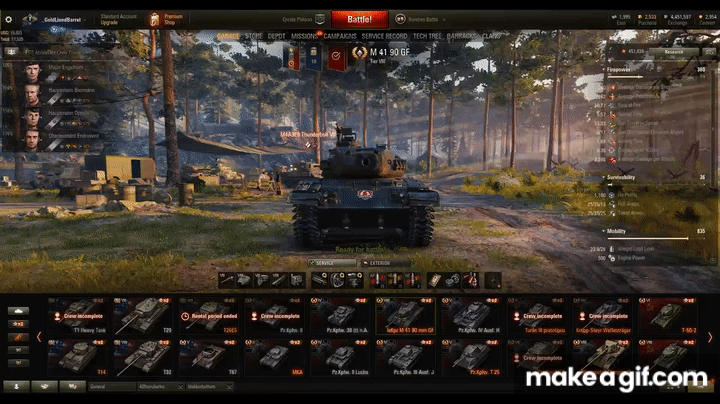Open the Premium Shop
720x404 pixels.
tap(167, 19)
